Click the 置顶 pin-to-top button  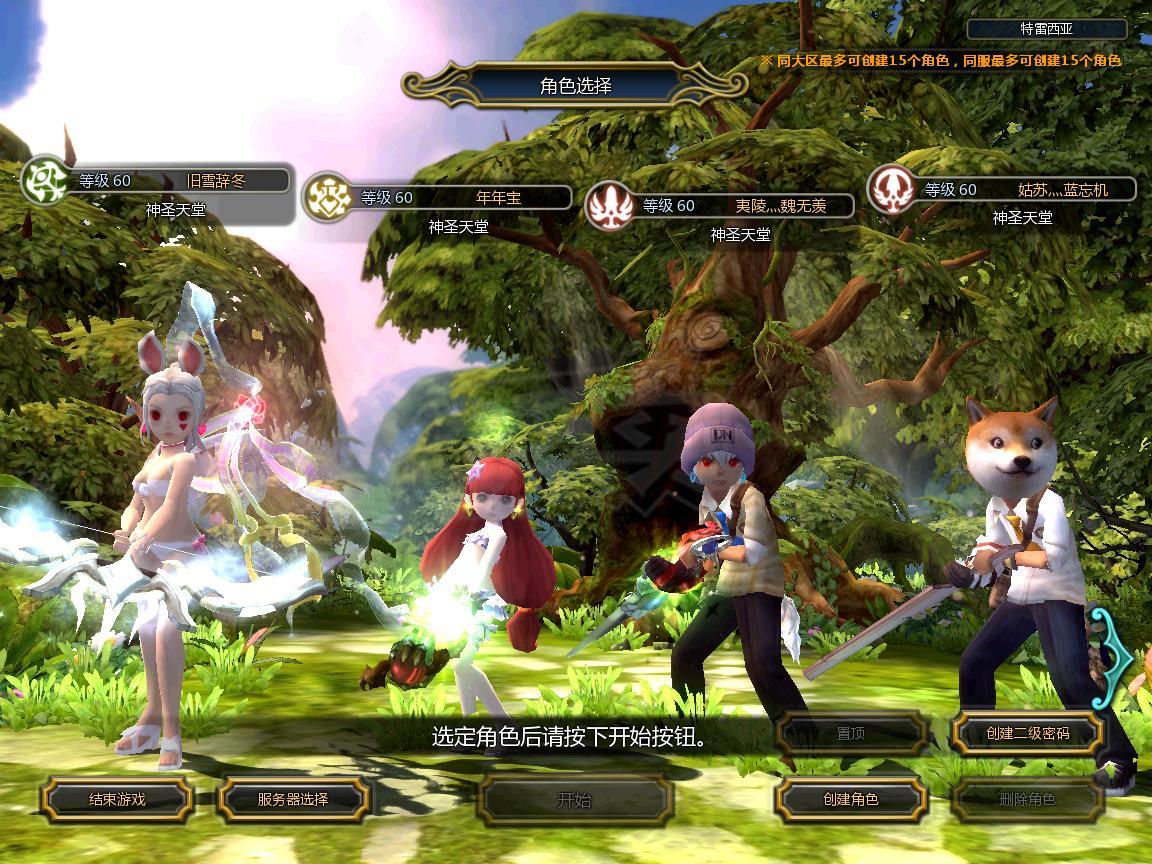(x=850, y=733)
